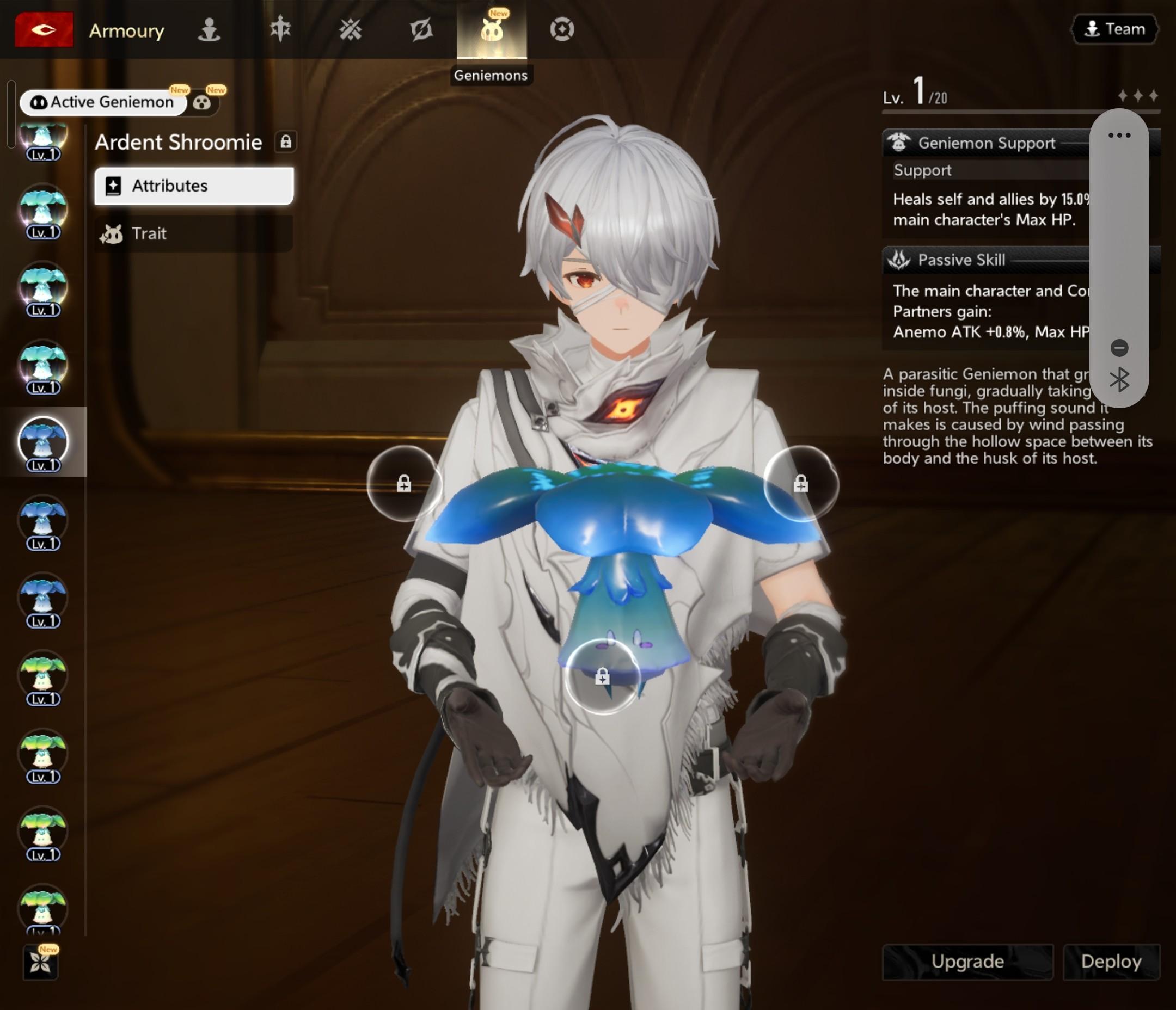Image resolution: width=1176 pixels, height=1010 pixels.
Task: Go back using the red arrow button
Action: tap(44, 29)
